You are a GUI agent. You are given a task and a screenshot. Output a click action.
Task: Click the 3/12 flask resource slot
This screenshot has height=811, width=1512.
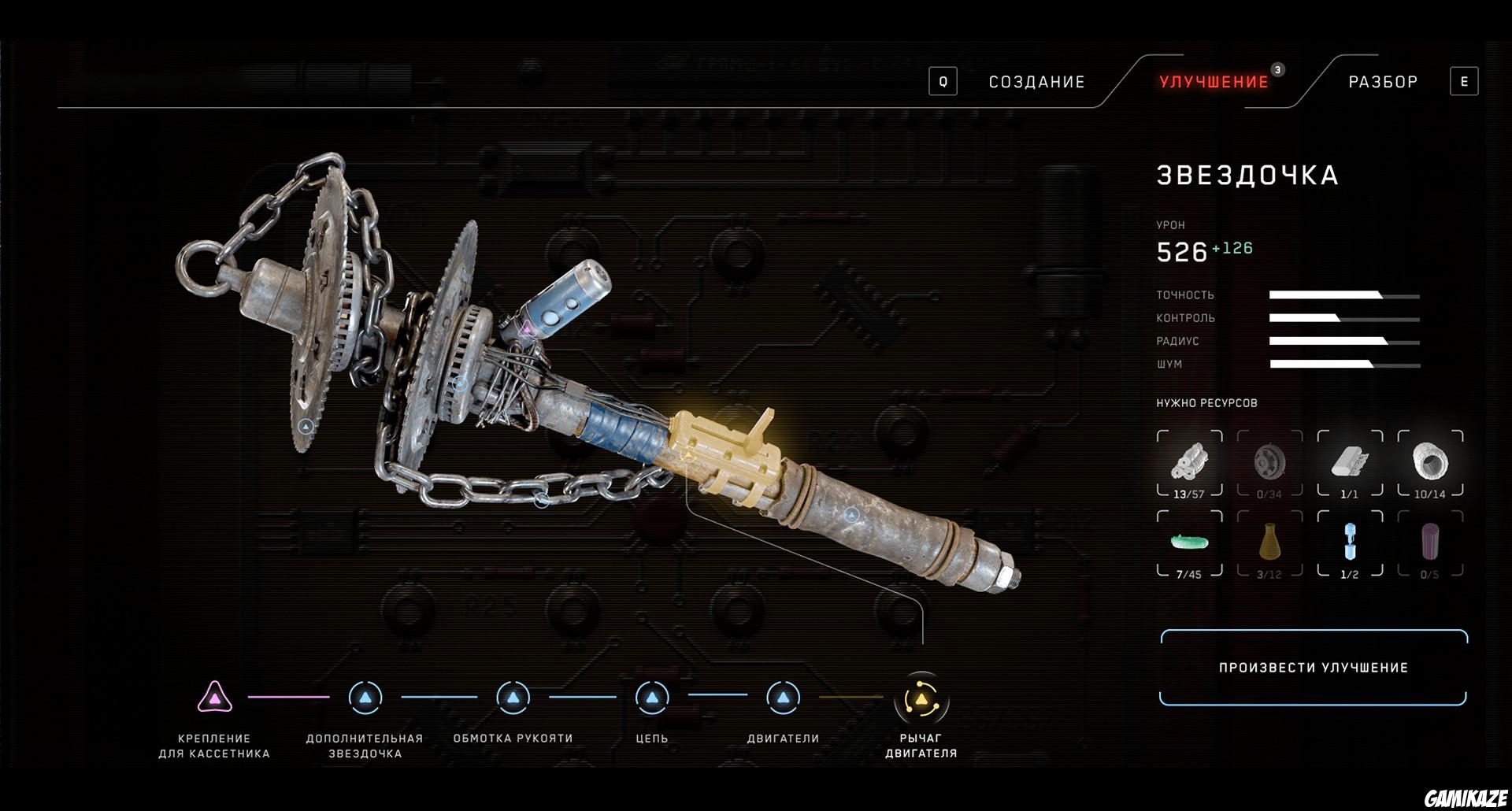tap(1269, 543)
